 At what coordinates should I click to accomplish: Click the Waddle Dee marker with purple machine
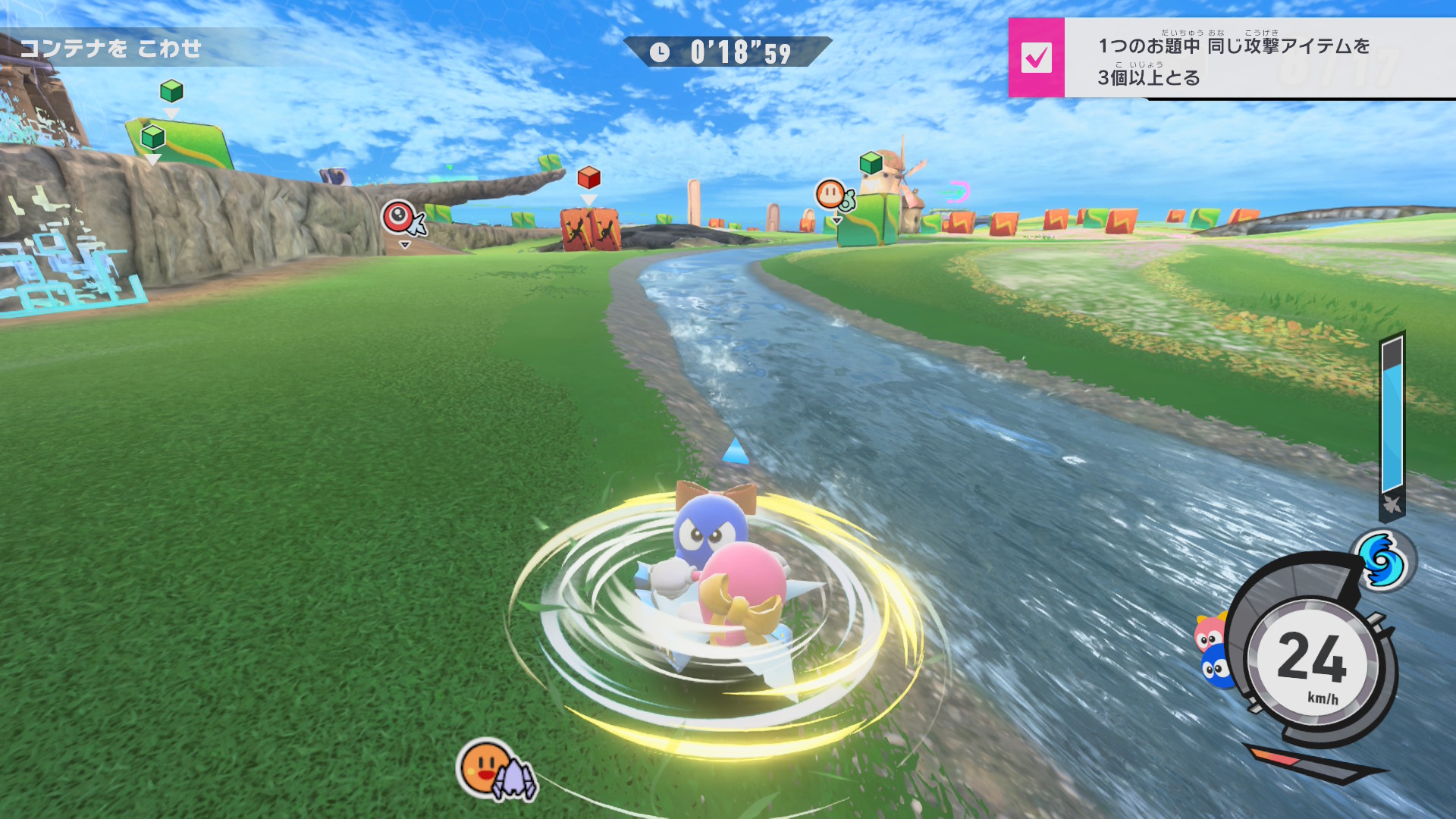click(494, 771)
